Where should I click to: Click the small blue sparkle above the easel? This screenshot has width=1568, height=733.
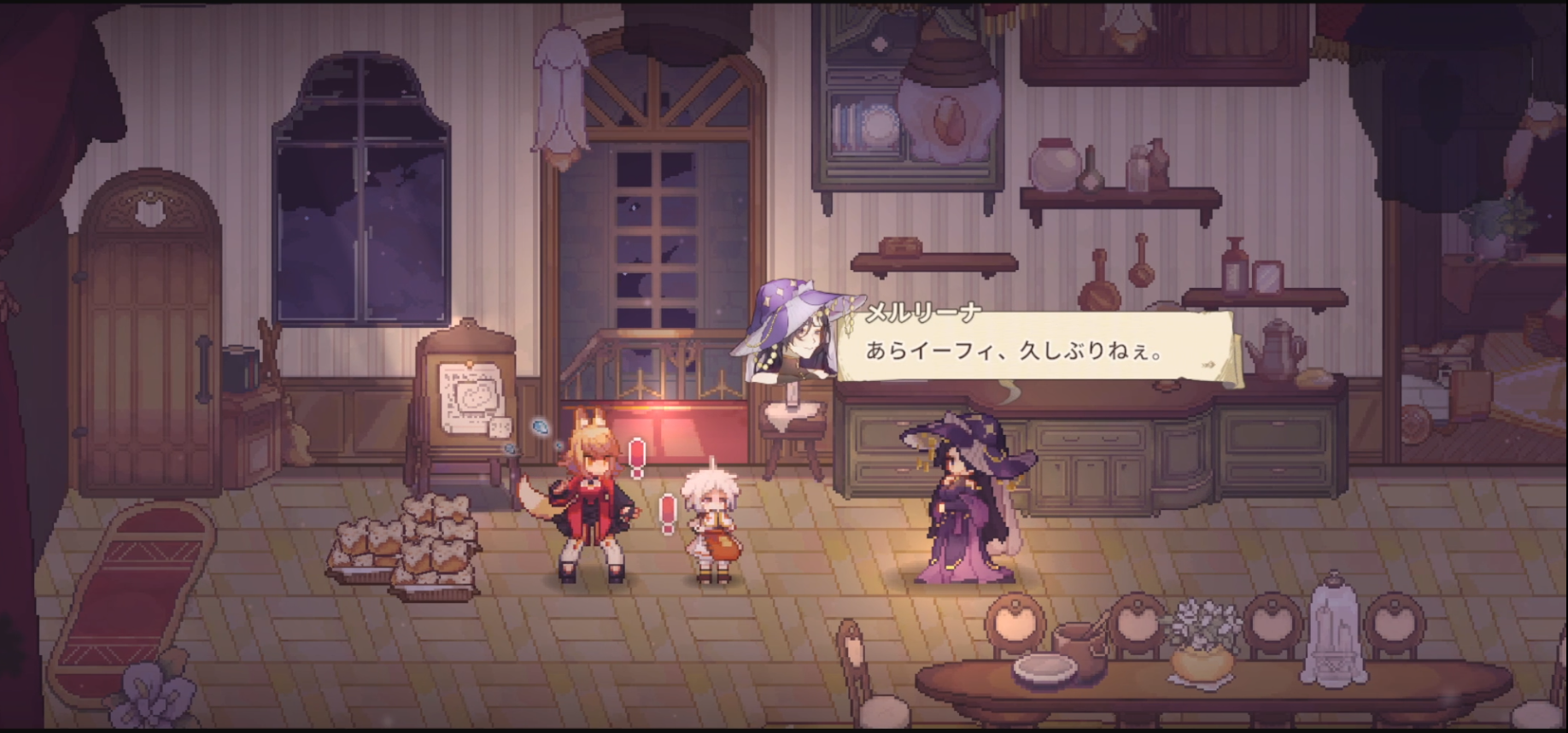click(509, 449)
